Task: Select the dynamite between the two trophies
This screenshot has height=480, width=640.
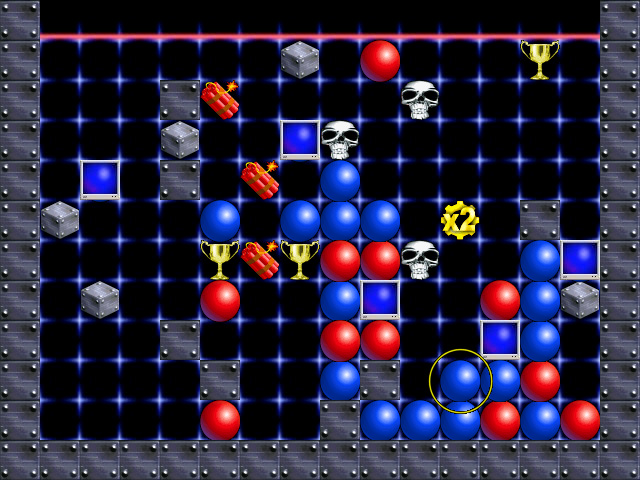Action: (x=260, y=259)
